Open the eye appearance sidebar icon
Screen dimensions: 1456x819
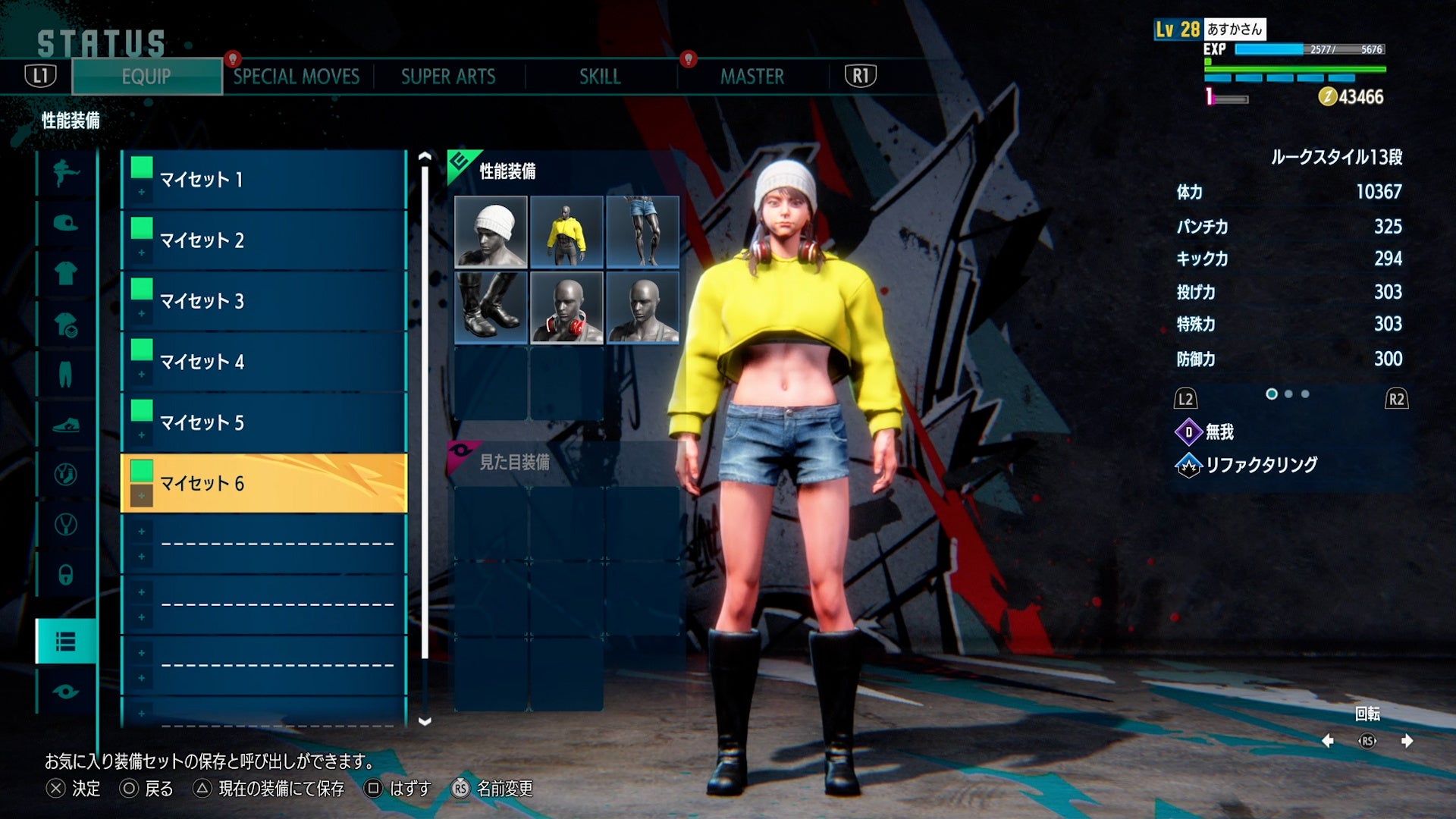(x=66, y=692)
